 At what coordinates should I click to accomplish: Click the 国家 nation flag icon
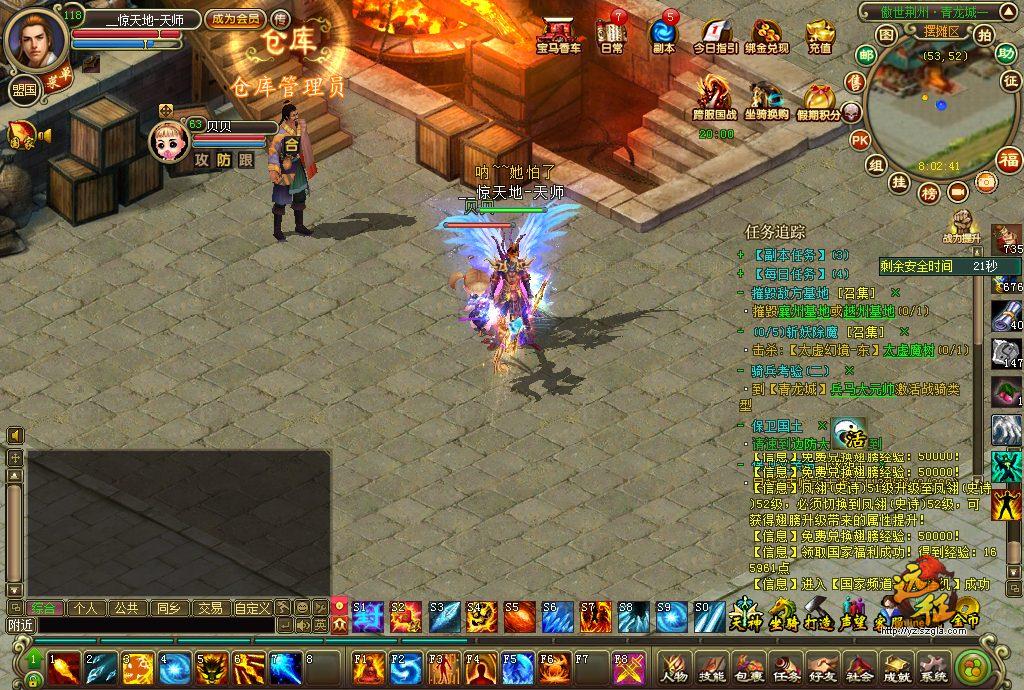[x=22, y=135]
